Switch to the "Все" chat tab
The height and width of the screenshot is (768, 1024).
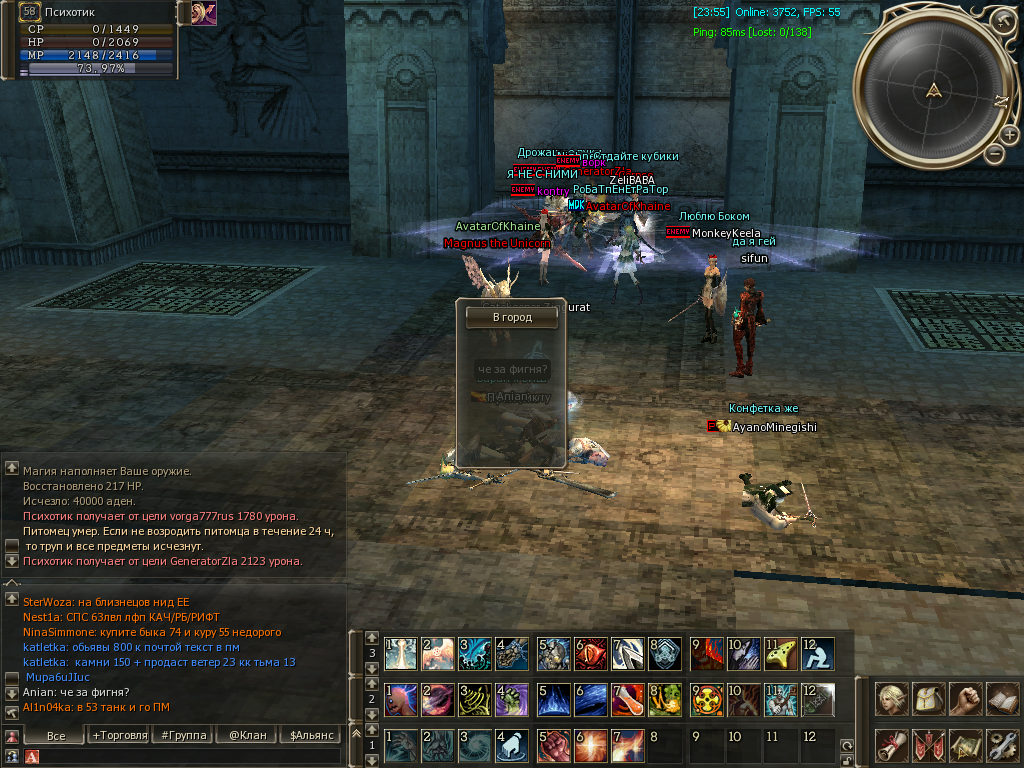(x=55, y=735)
